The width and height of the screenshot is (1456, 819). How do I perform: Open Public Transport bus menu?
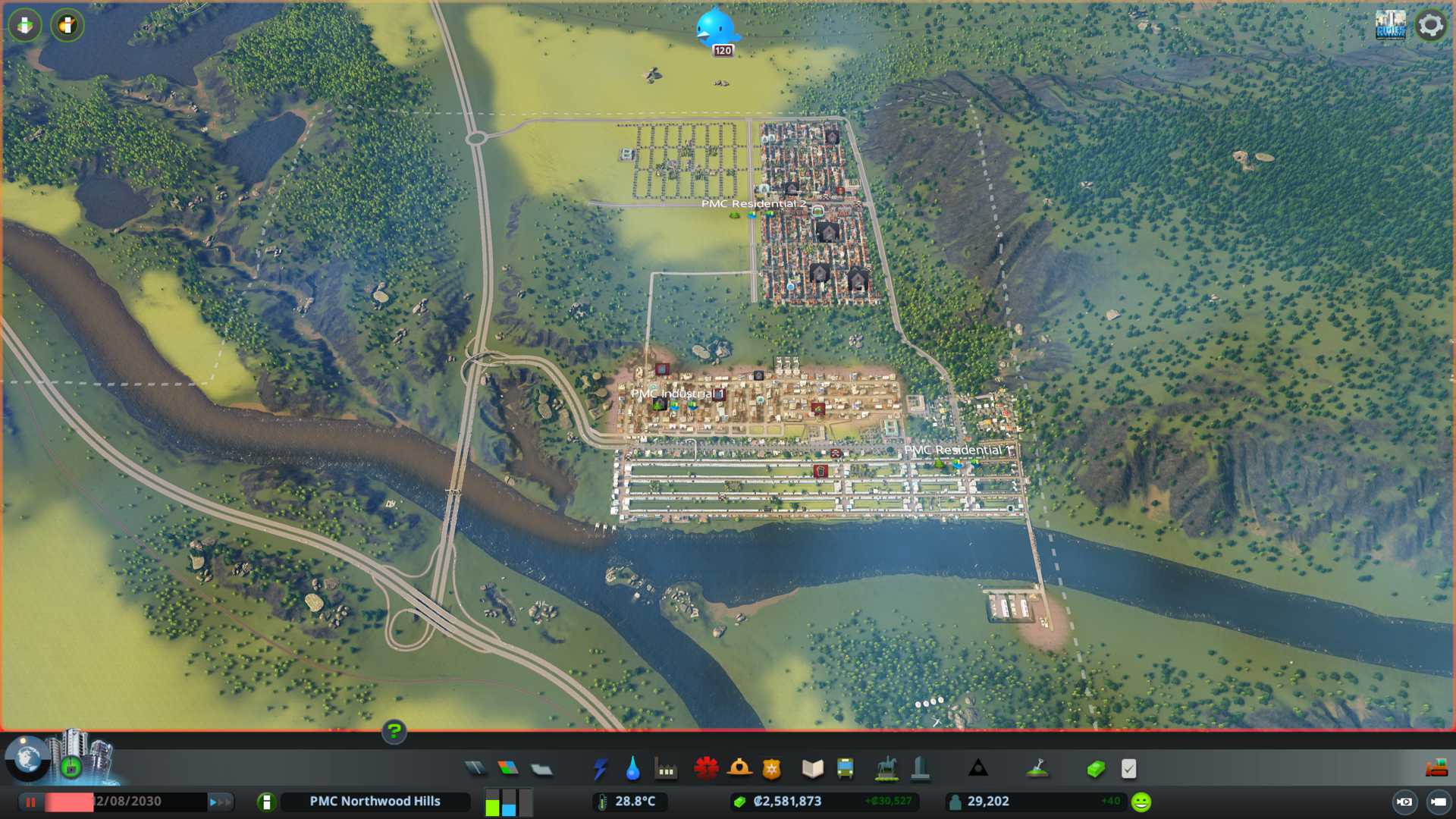(x=845, y=769)
